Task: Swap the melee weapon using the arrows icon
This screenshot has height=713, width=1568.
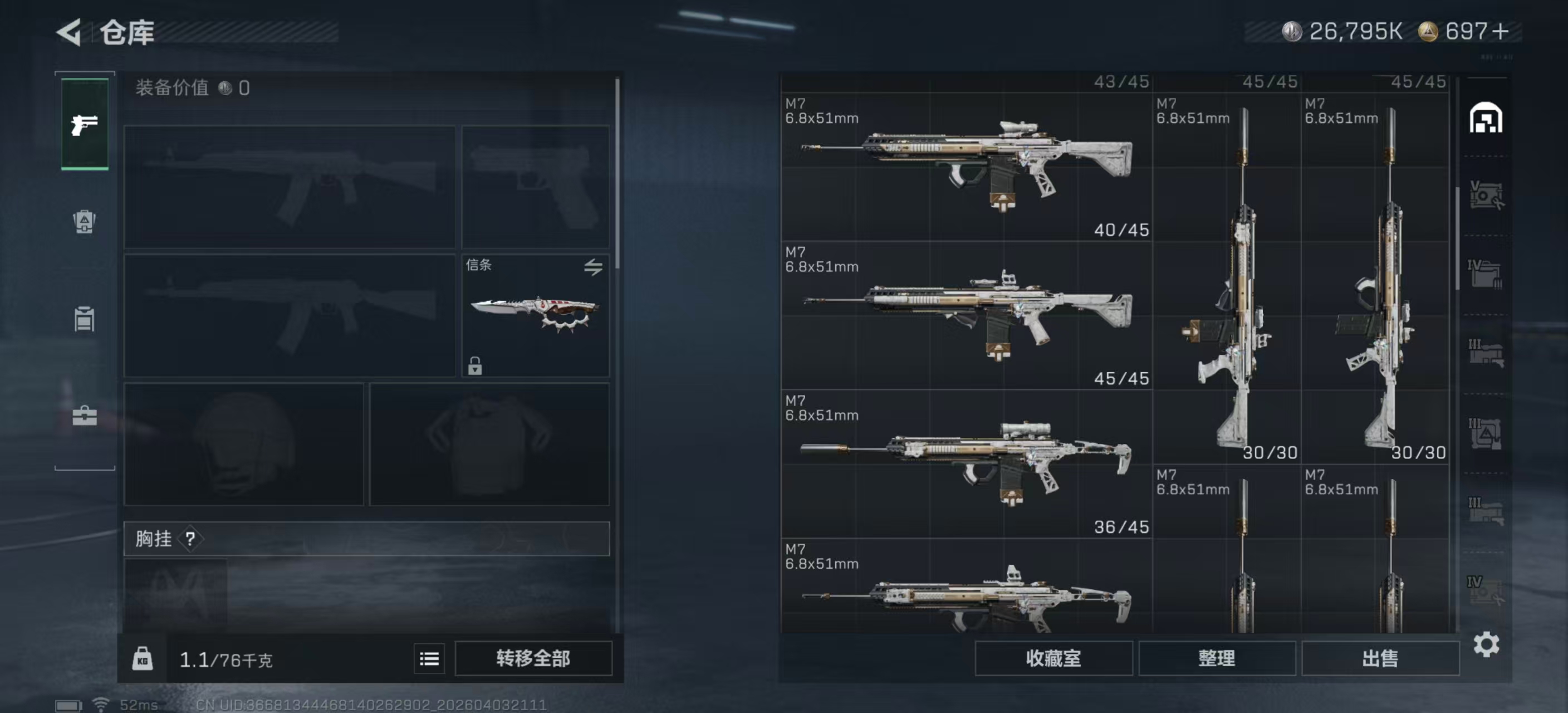Action: pyautogui.click(x=593, y=267)
